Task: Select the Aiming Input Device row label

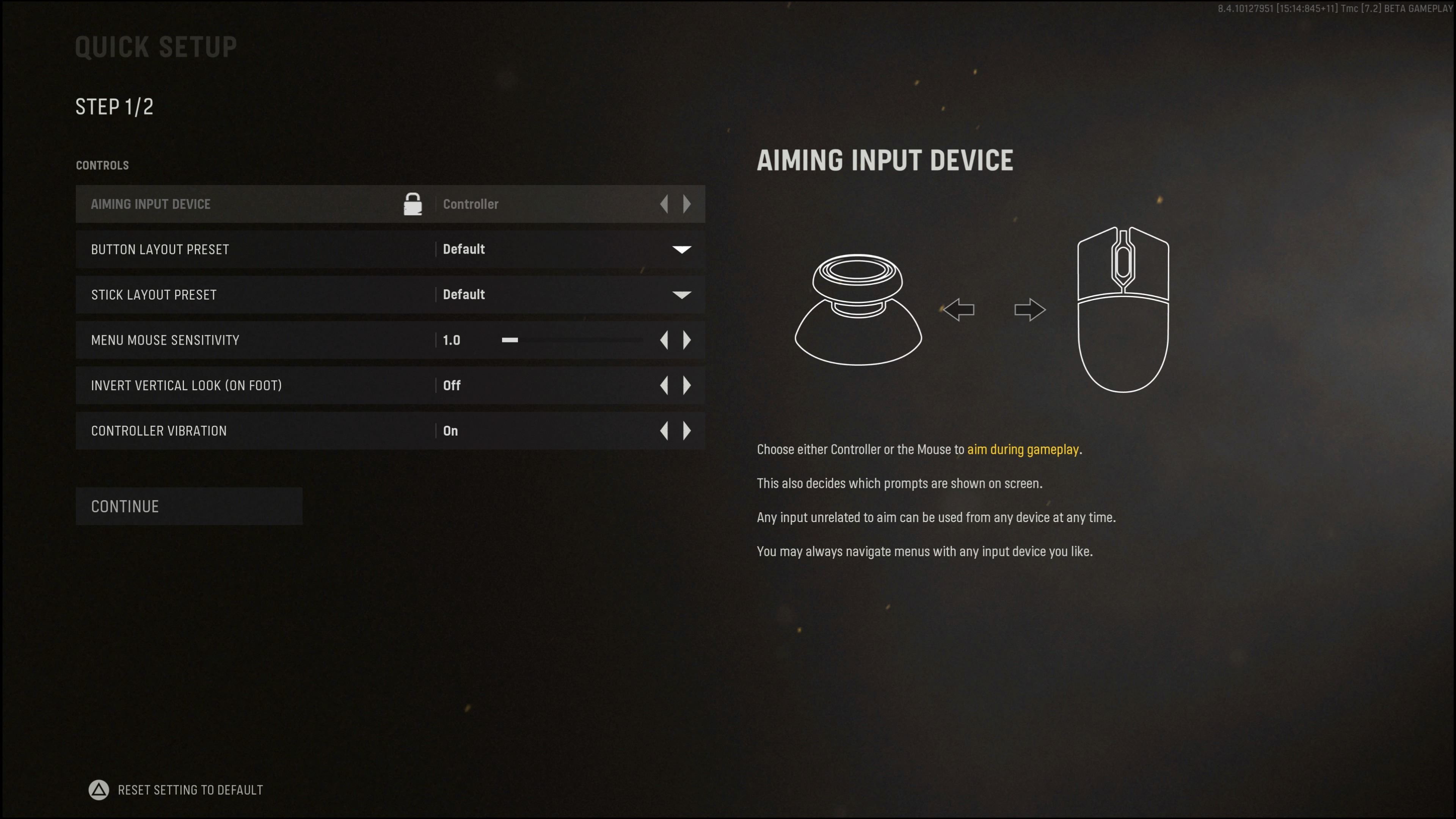Action: pyautogui.click(x=151, y=204)
